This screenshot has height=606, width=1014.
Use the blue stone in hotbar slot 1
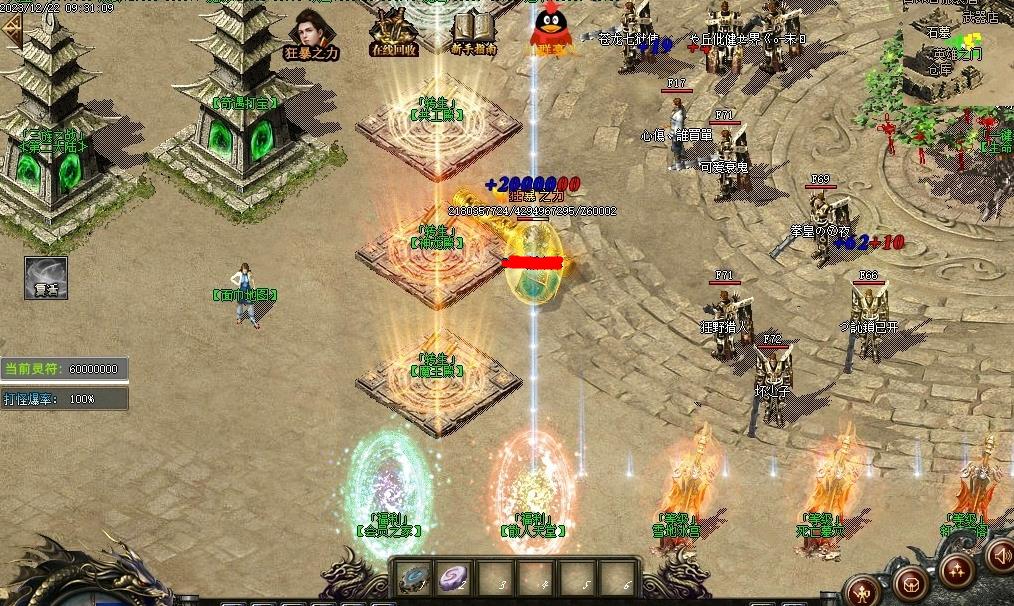click(414, 578)
